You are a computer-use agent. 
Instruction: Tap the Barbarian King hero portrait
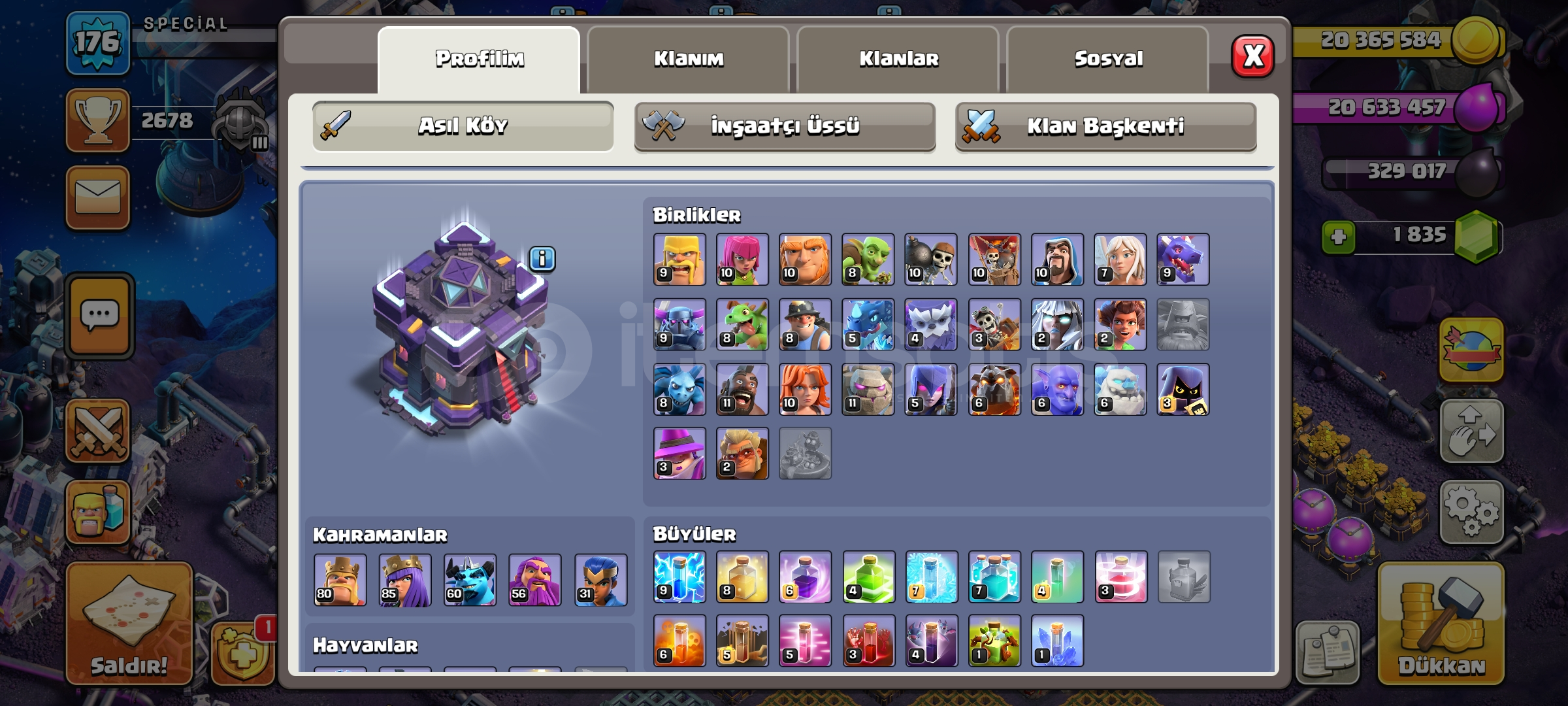pyautogui.click(x=340, y=580)
